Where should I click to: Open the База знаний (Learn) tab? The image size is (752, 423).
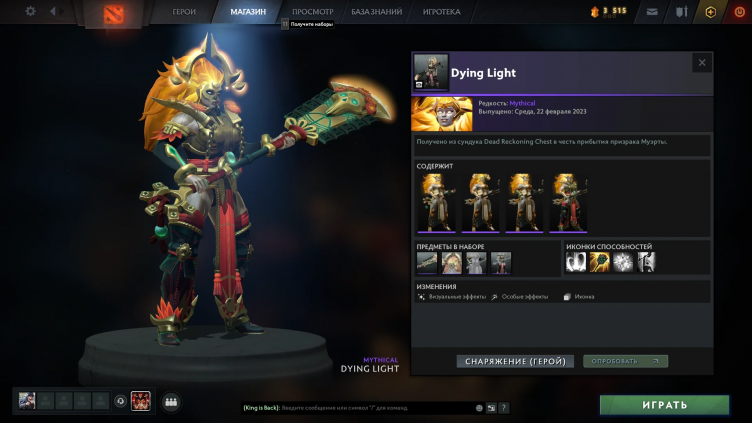[x=377, y=12]
